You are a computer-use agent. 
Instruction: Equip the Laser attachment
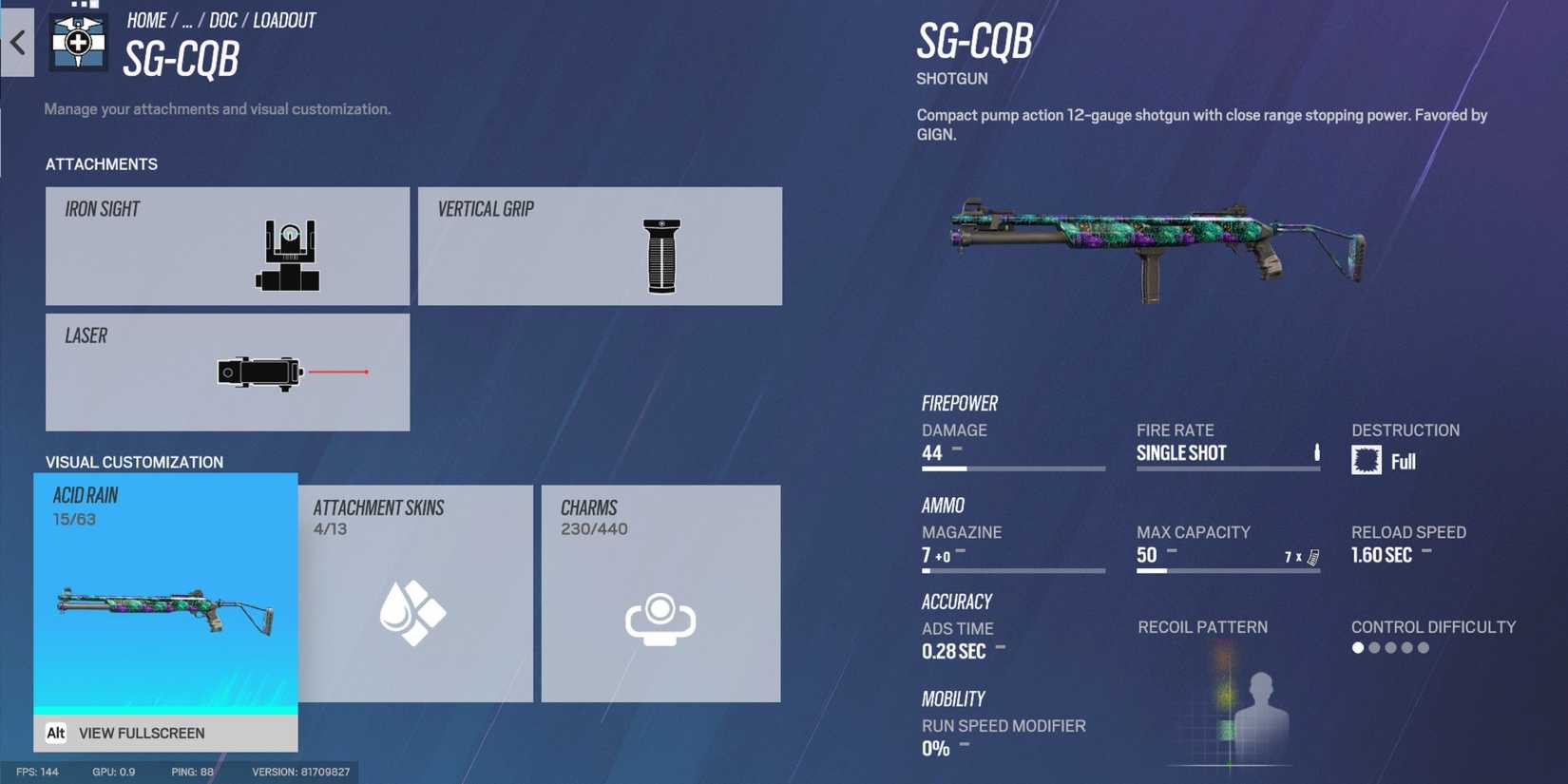(226, 372)
